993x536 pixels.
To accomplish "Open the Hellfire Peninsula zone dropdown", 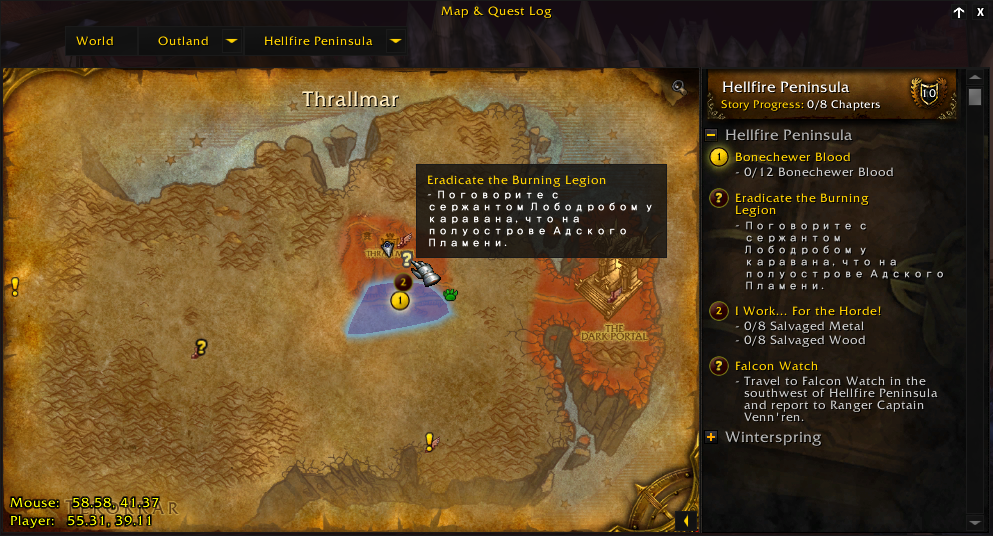I will 395,41.
